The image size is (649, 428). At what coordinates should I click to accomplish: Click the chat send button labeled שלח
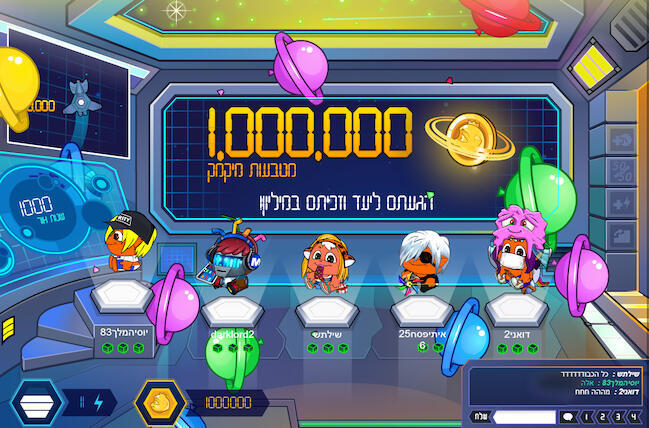point(480,416)
